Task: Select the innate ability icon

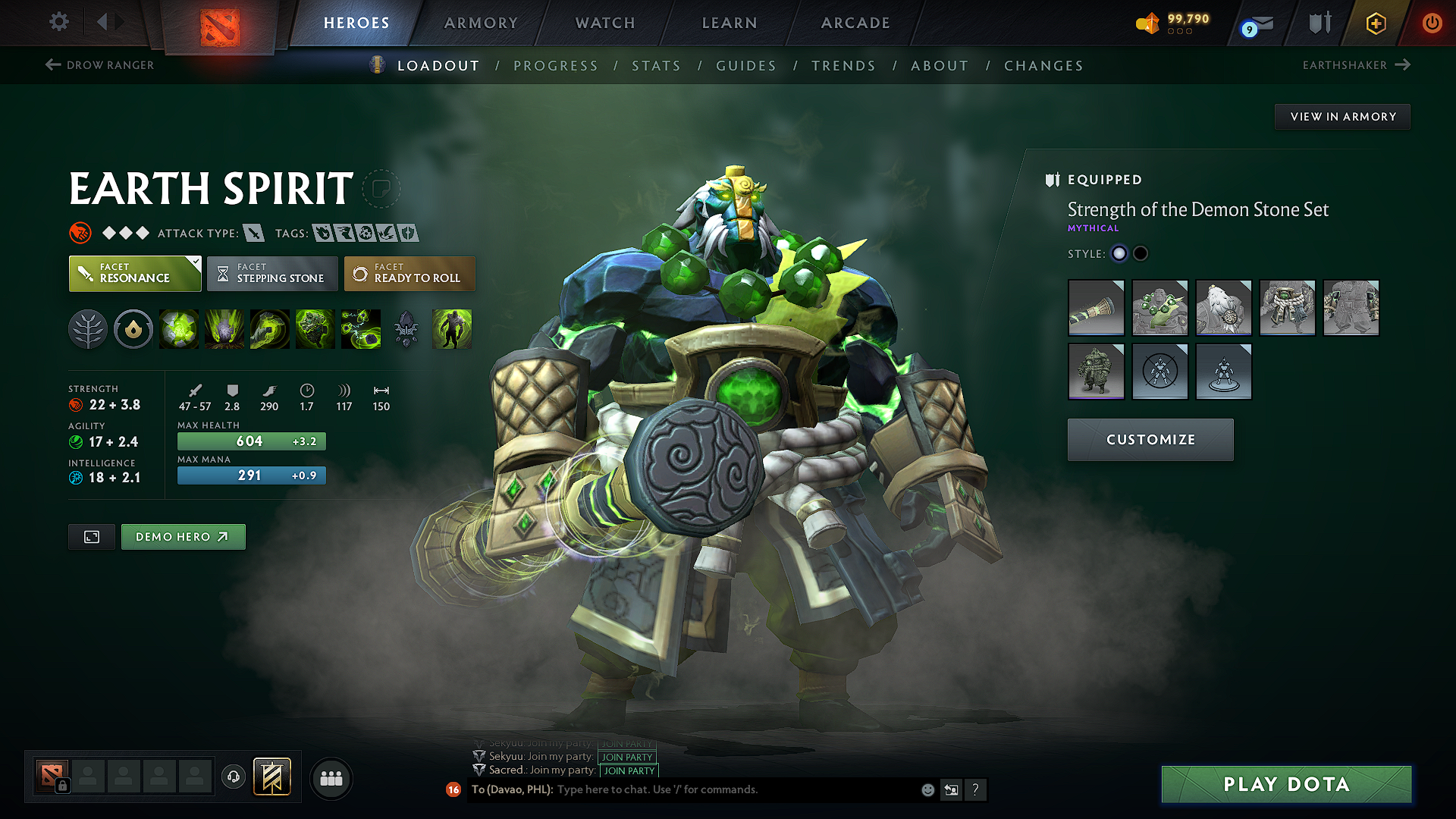Action: (x=133, y=329)
